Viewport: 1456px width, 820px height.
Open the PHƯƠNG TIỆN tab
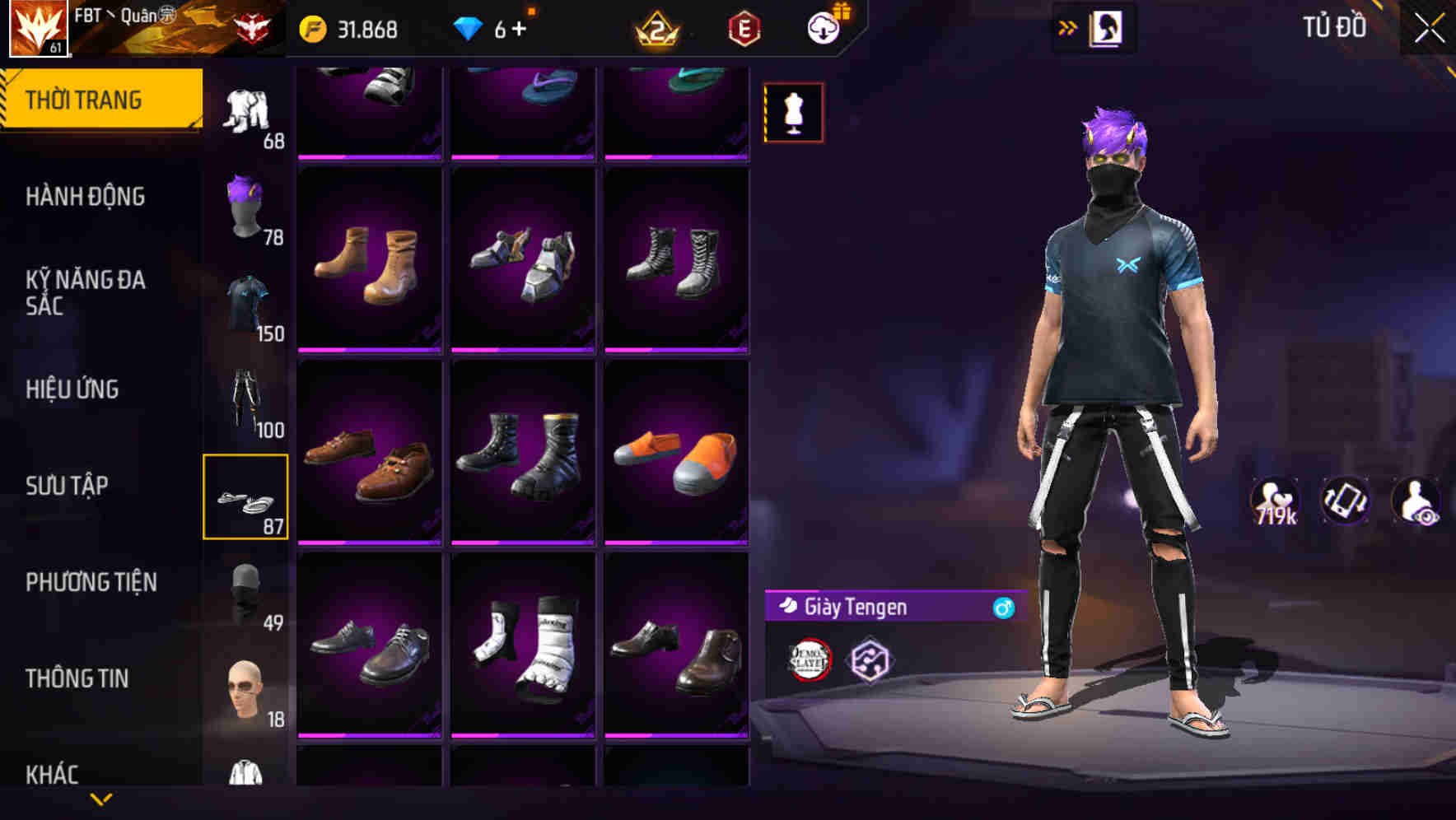point(87,581)
